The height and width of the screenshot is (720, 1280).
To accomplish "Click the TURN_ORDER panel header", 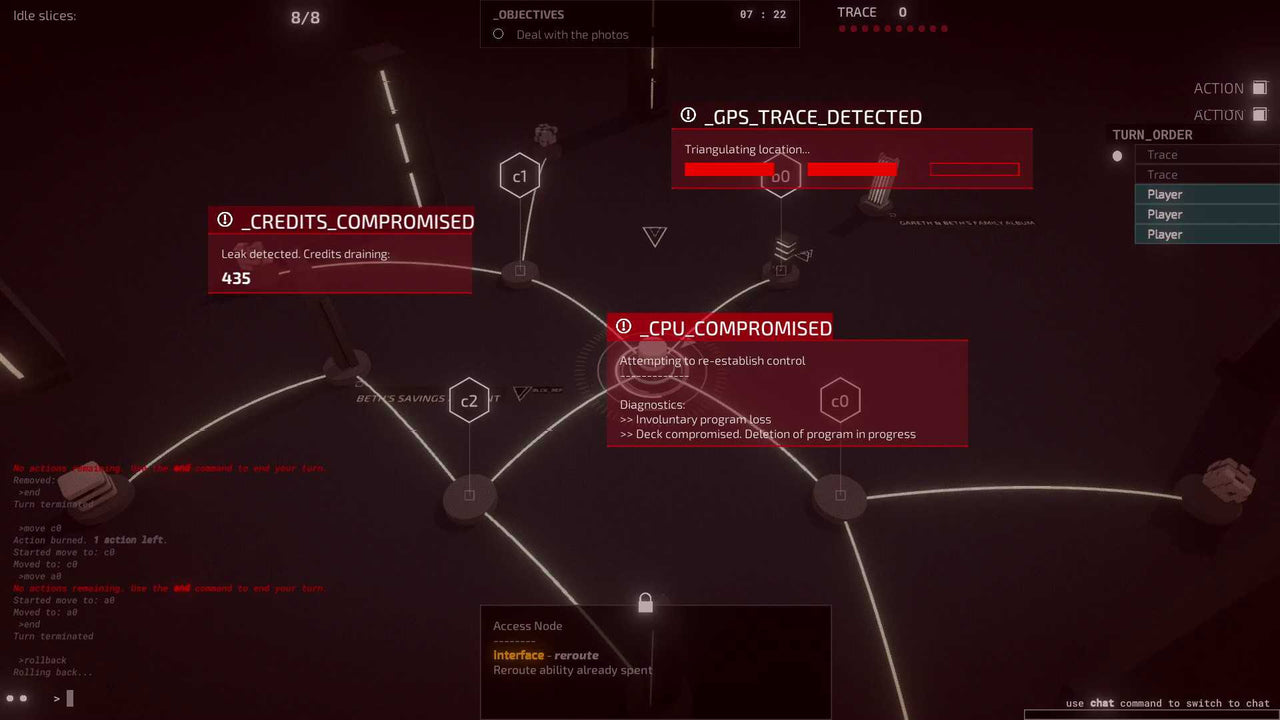I will click(x=1150, y=134).
